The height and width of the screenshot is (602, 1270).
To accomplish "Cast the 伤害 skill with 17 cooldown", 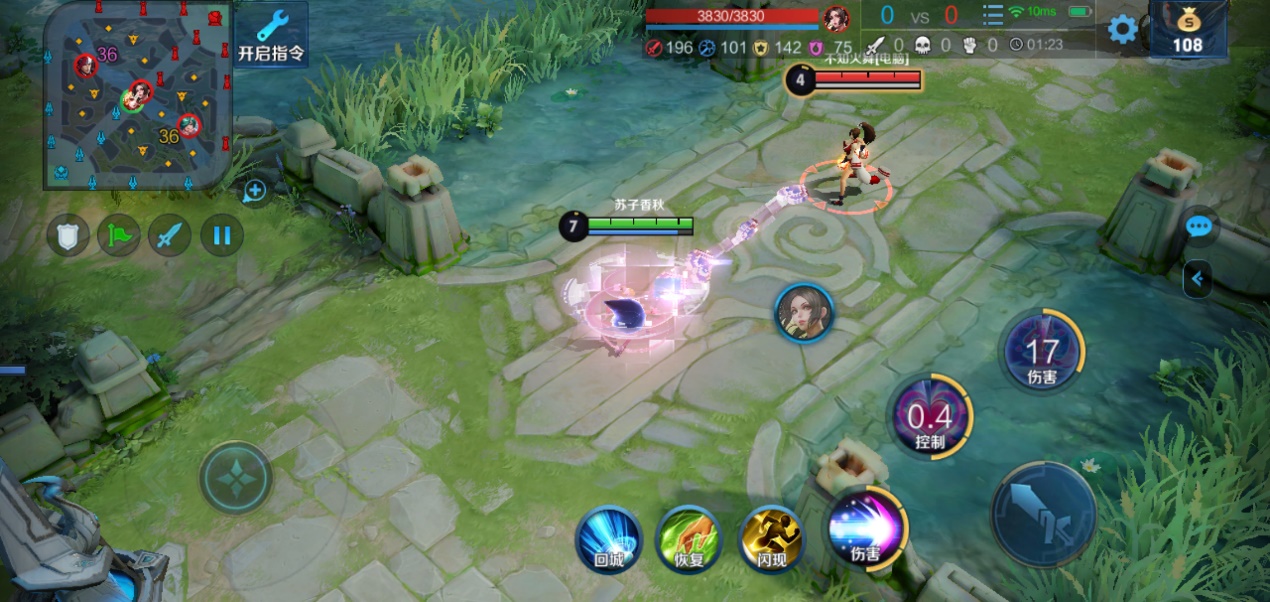I will click(1042, 351).
